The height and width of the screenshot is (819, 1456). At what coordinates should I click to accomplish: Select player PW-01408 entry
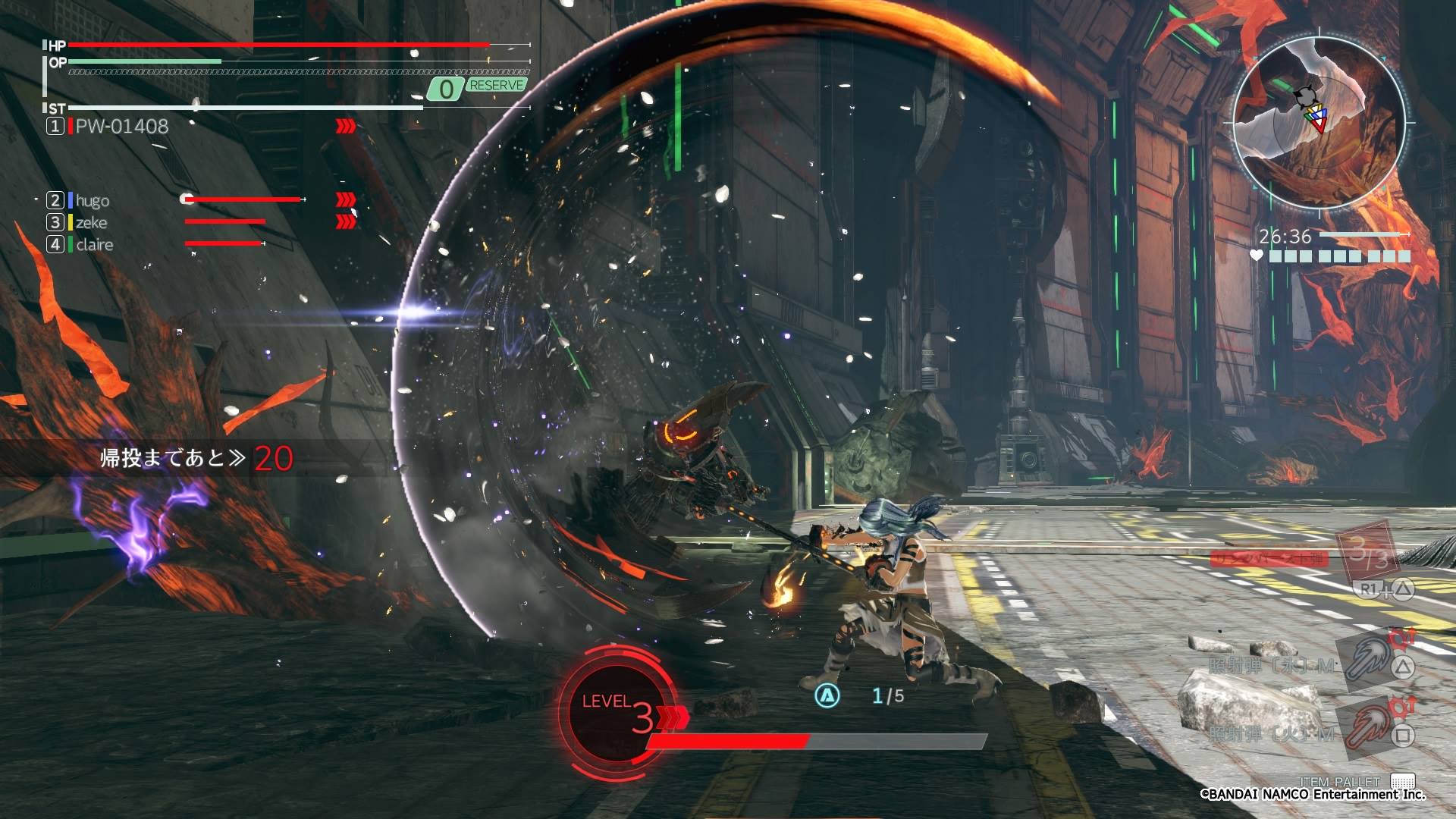[121, 126]
